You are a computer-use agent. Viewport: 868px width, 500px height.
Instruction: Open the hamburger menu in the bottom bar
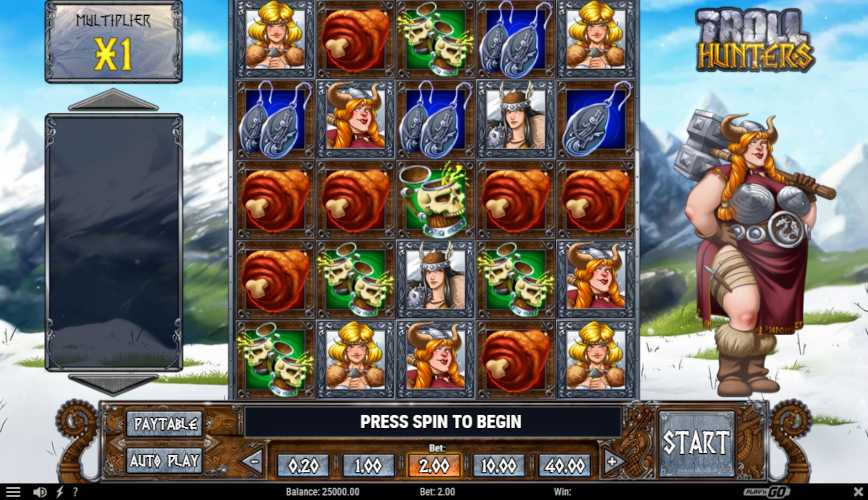tap(13, 492)
